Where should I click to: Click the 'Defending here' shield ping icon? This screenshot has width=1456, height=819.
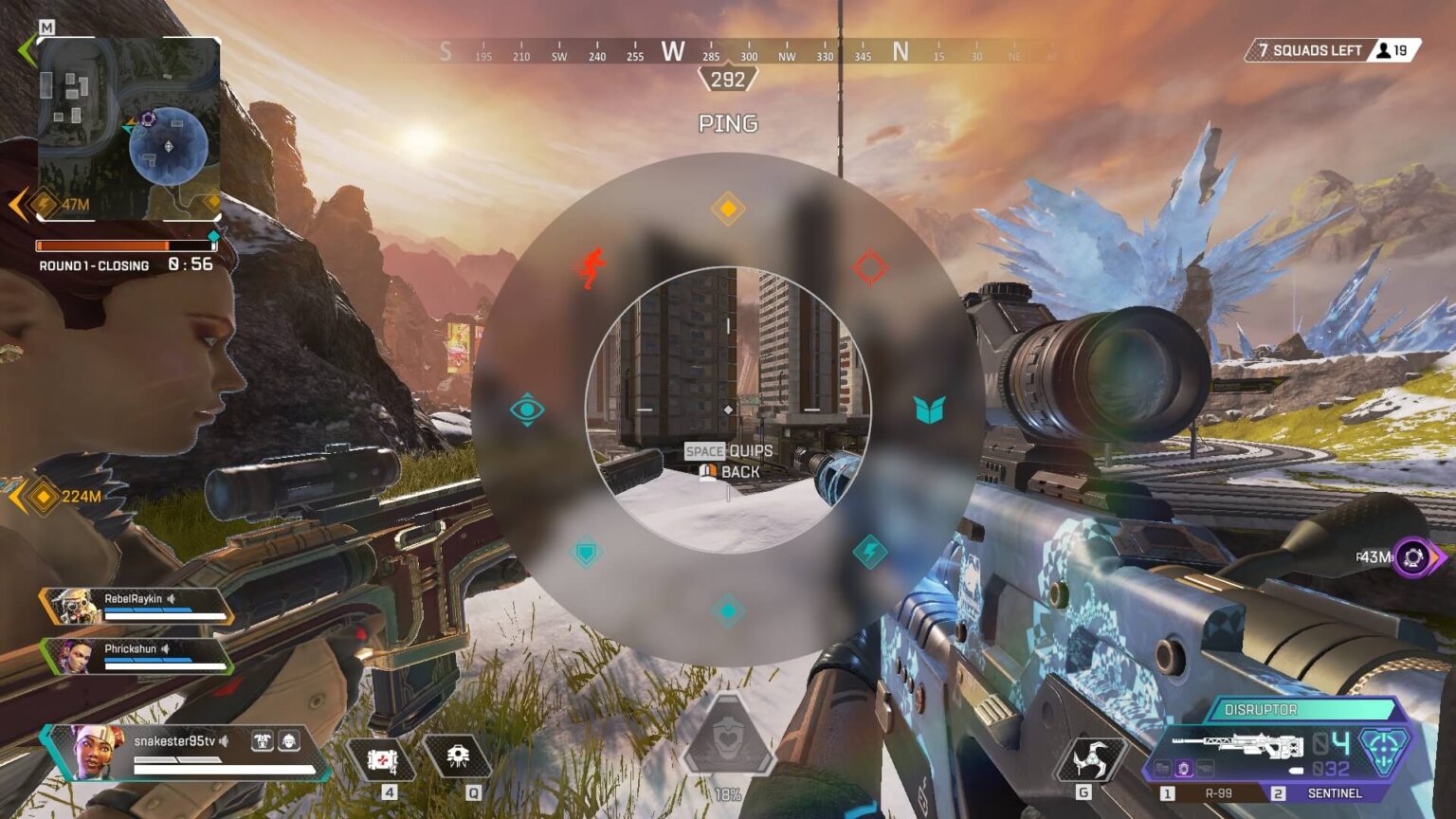tap(588, 550)
